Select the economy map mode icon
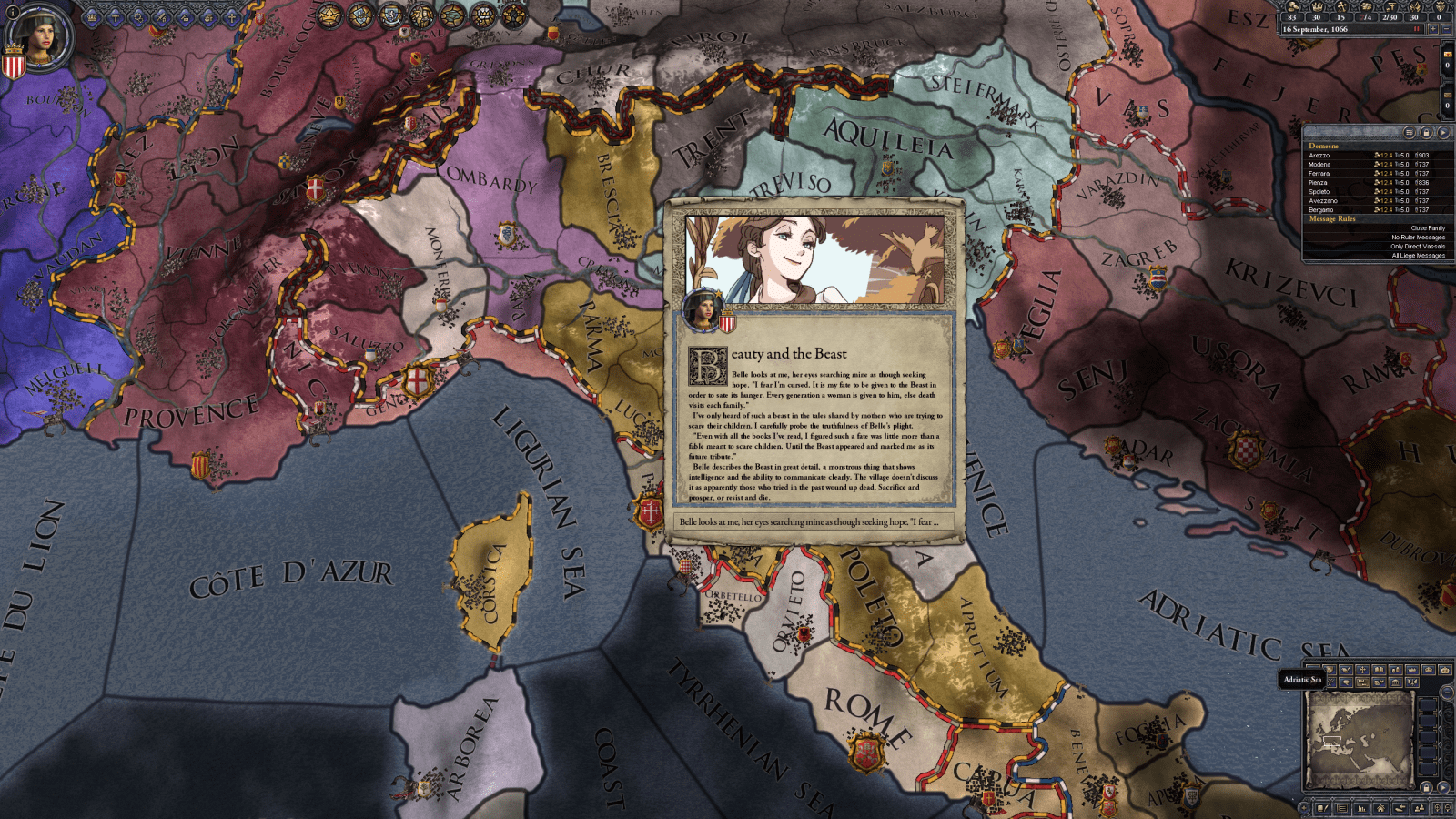Screen dimensions: 1456x819 click(x=1396, y=670)
